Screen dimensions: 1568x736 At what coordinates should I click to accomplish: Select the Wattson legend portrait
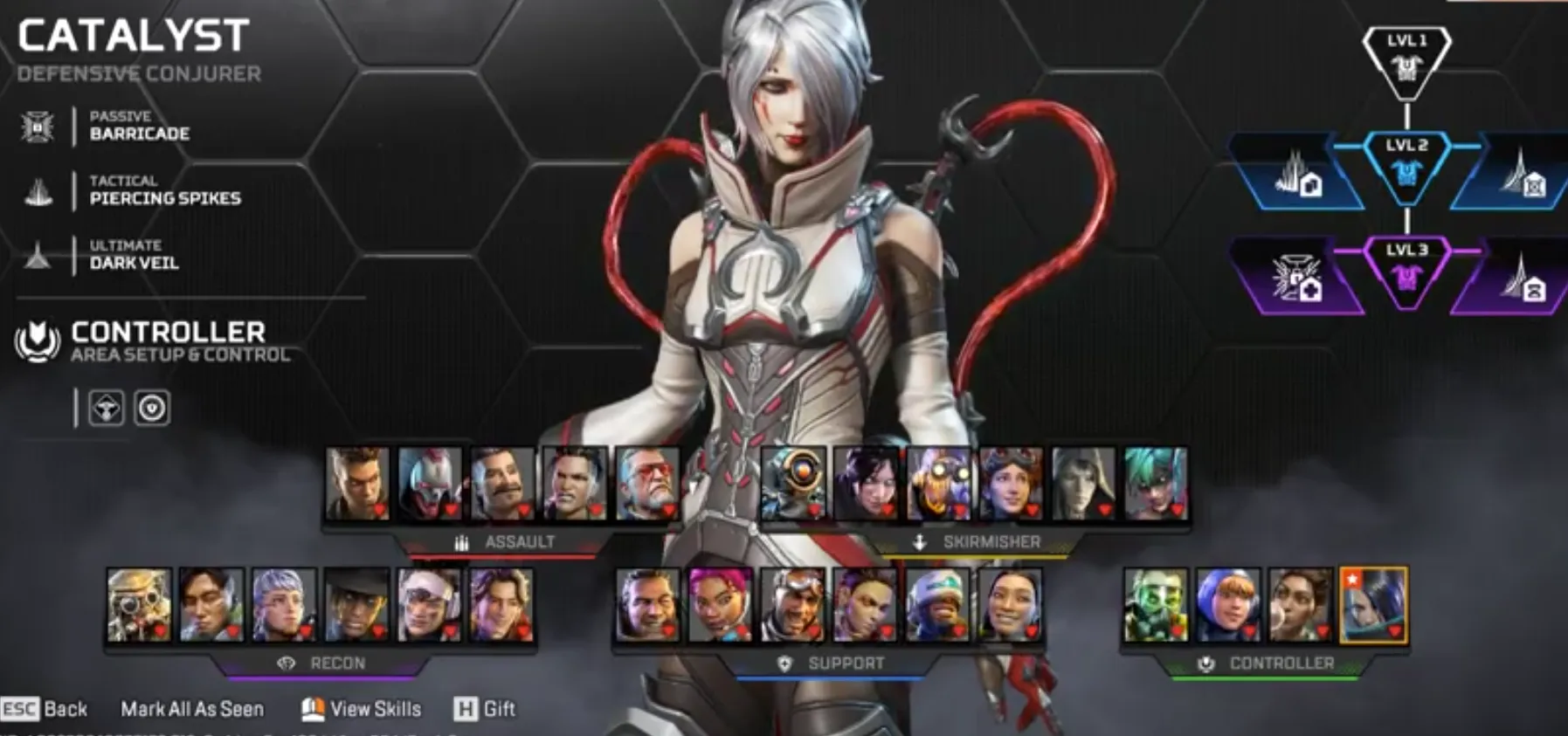pyautogui.click(x=1228, y=605)
